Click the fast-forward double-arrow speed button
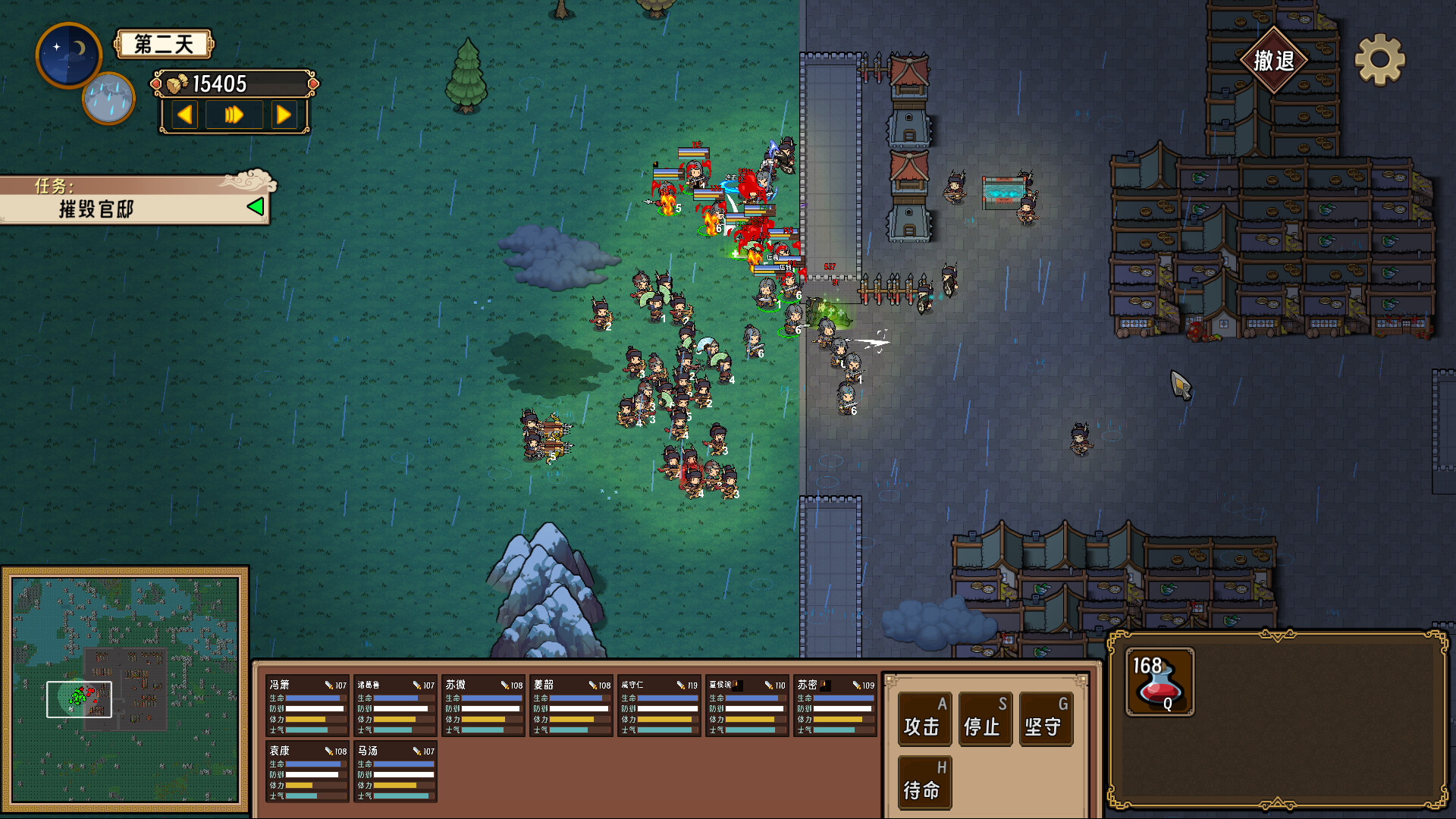The image size is (1456, 819). [x=234, y=115]
